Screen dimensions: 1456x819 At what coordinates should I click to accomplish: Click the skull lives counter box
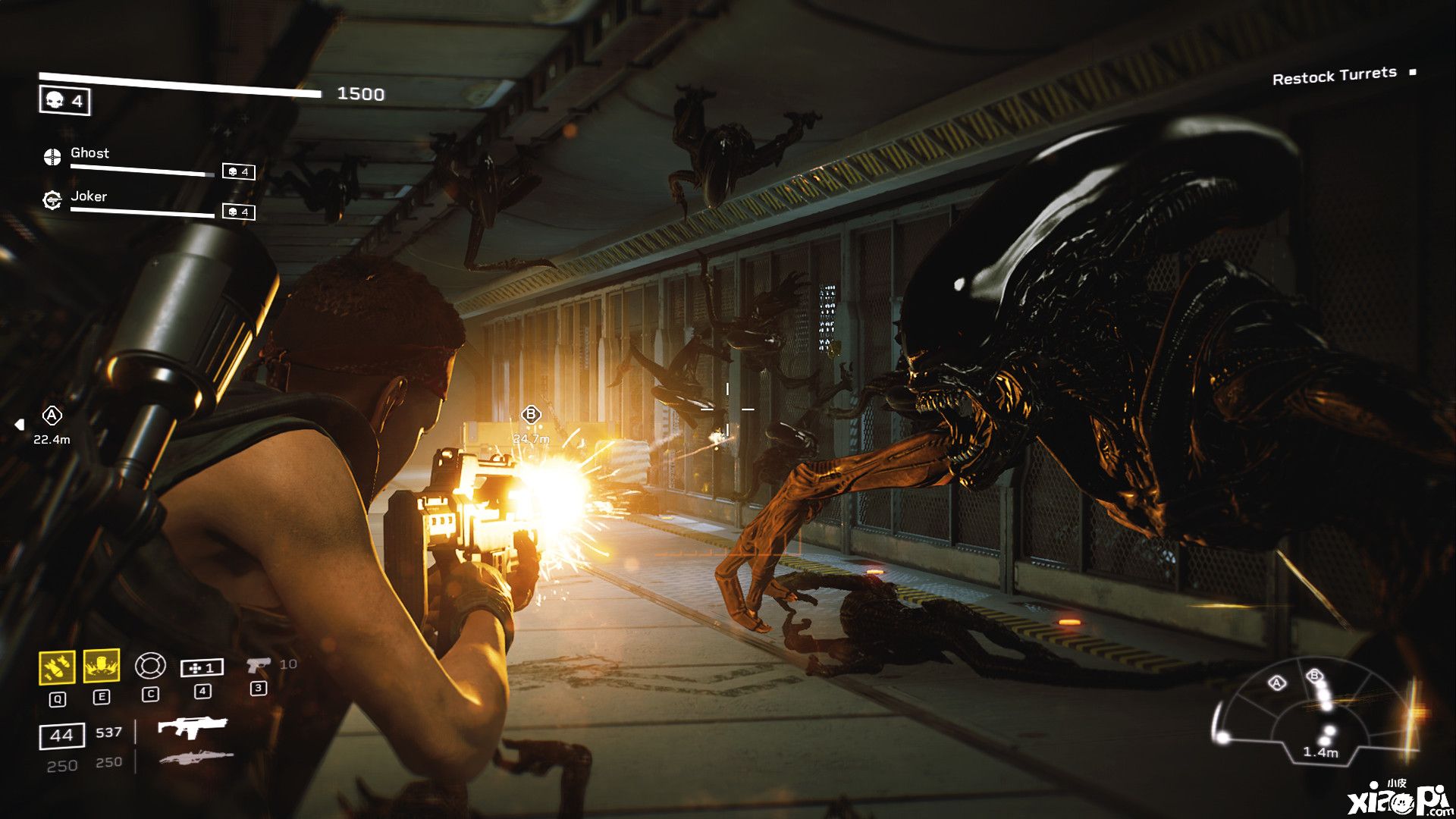[x=64, y=101]
